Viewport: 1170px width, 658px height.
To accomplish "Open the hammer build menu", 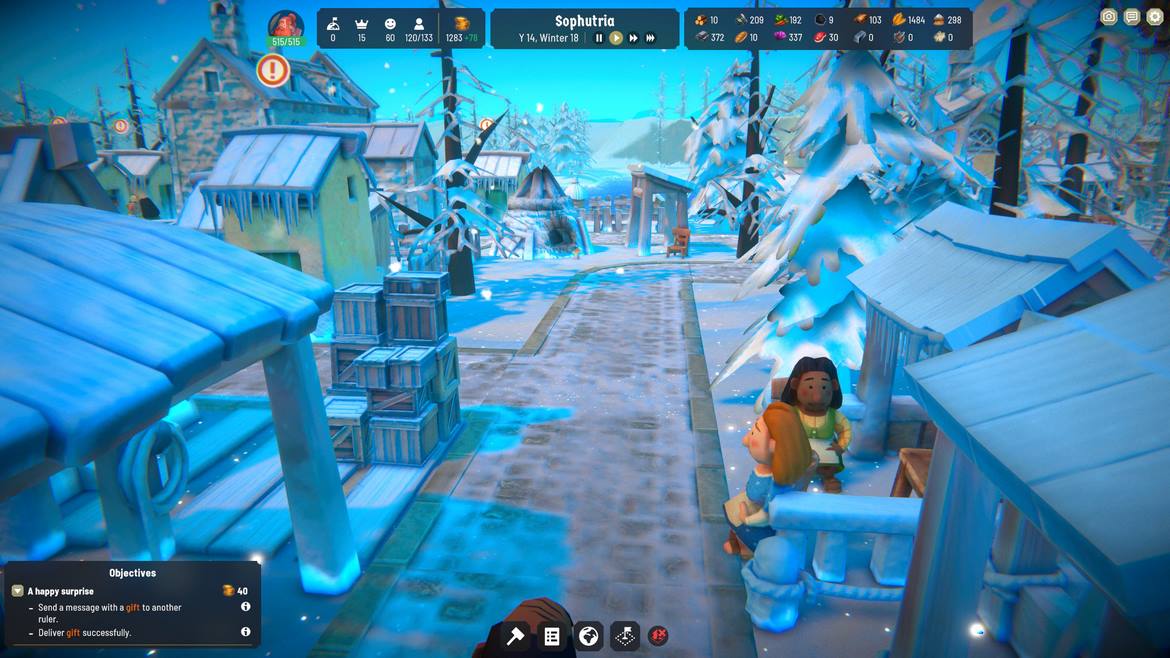I will coord(516,636).
